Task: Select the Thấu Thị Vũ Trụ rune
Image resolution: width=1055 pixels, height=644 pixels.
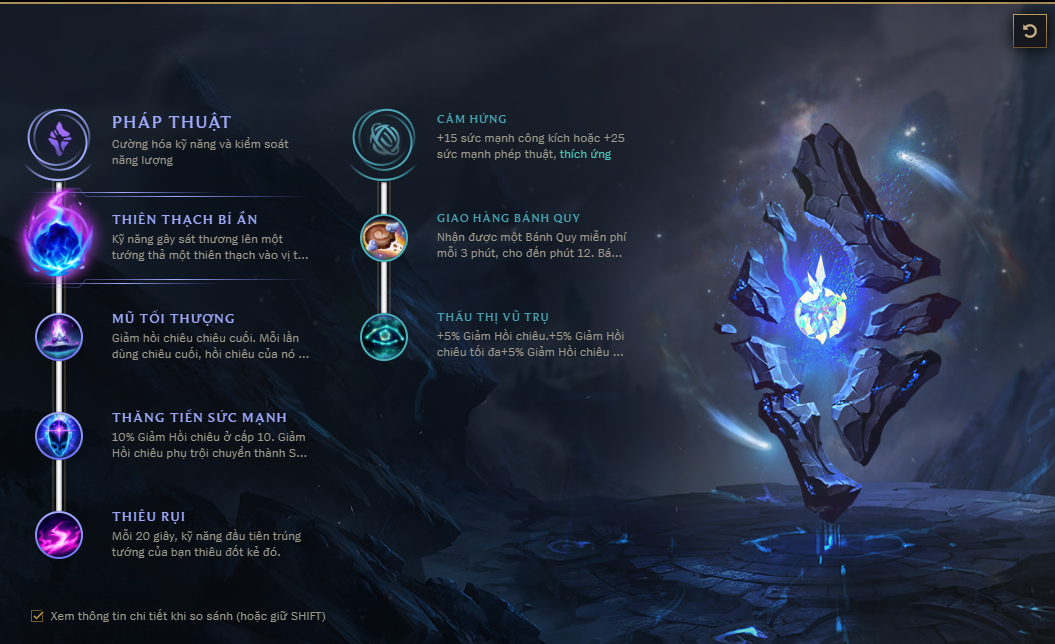Action: 383,336
